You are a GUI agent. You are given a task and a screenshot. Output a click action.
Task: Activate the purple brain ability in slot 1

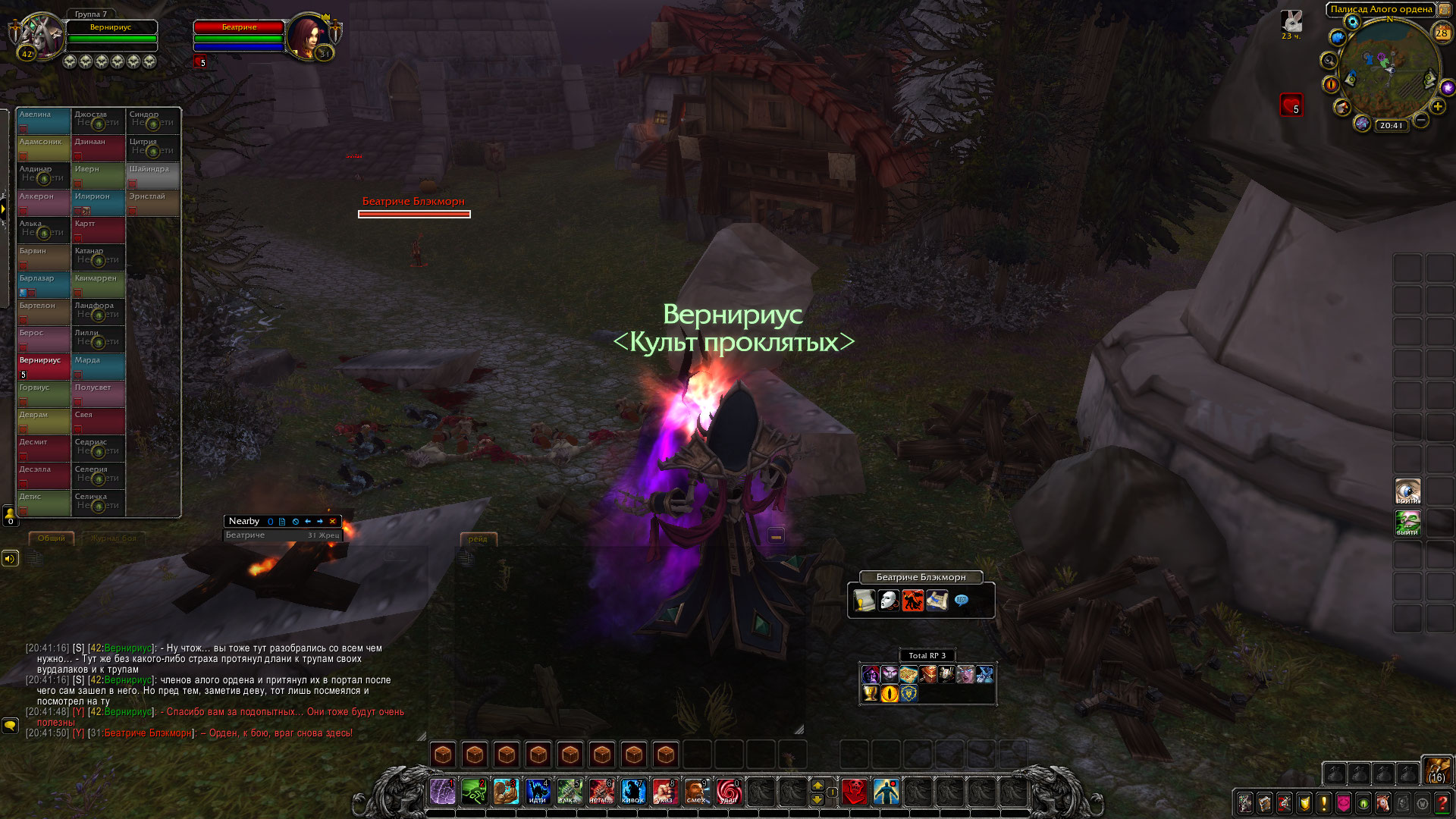[x=443, y=792]
